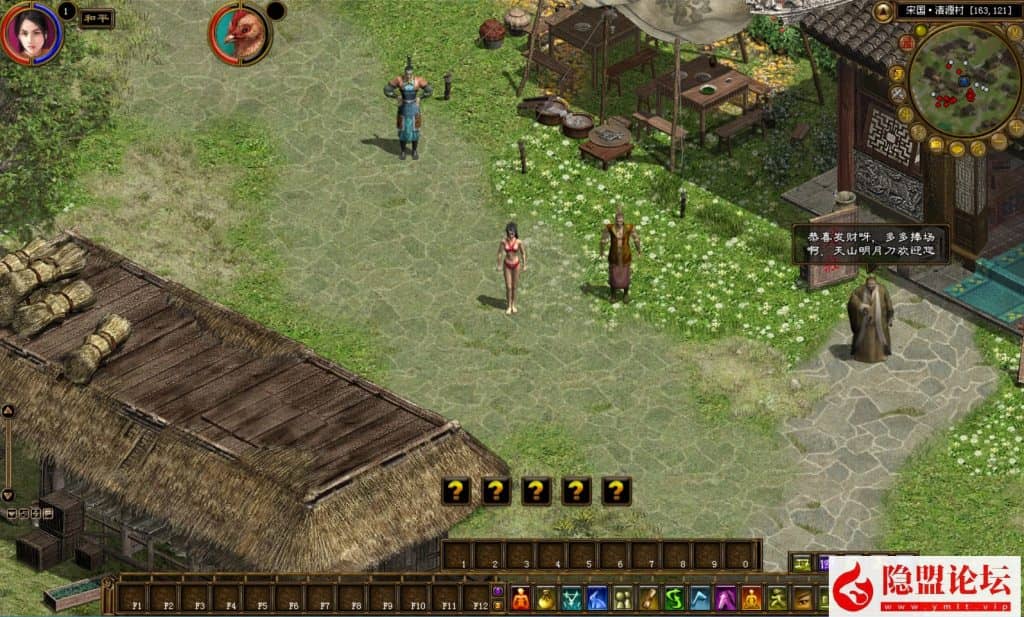Click the first yellow question mark box
This screenshot has width=1024, height=617.
tap(456, 490)
